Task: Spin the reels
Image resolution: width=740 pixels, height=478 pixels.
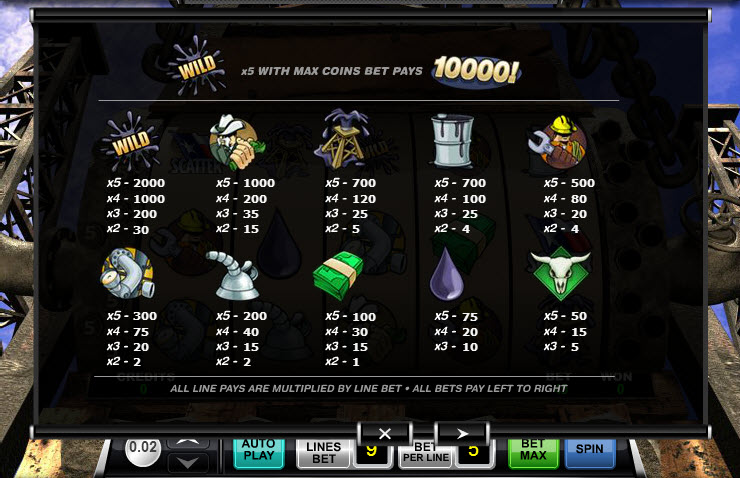Action: [589, 452]
